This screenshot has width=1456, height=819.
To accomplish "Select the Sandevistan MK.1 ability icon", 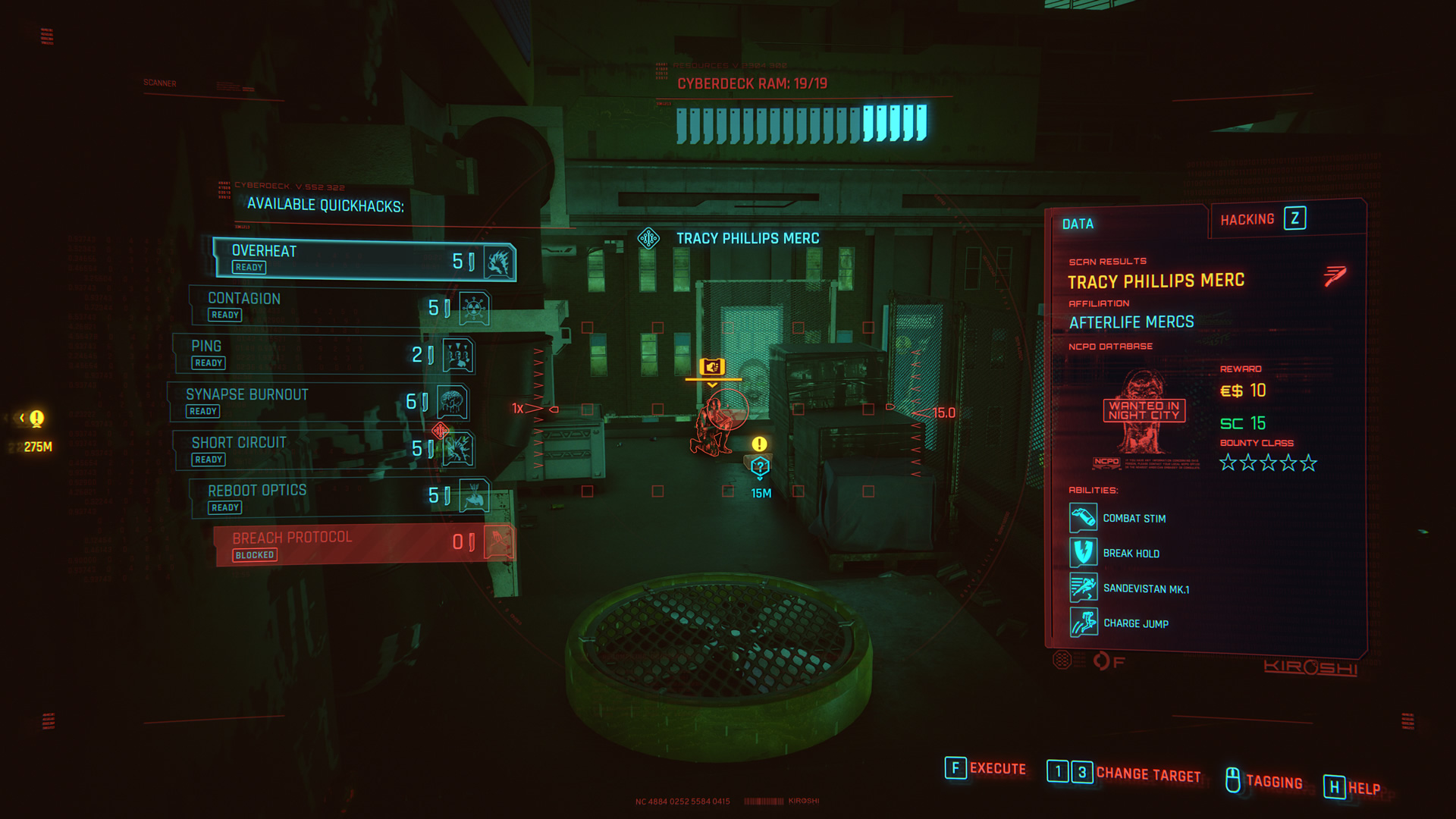I will coord(1084,588).
